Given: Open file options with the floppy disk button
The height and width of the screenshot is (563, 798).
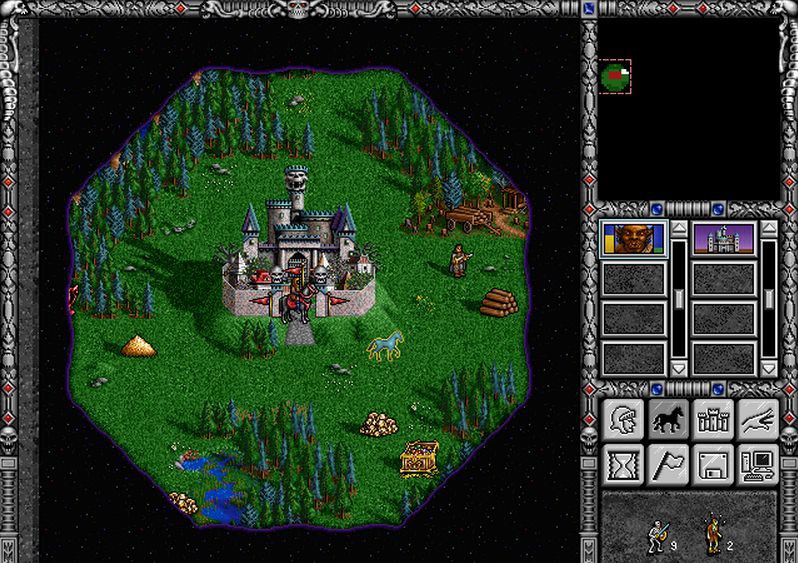Looking at the screenshot, I should pyautogui.click(x=713, y=464).
